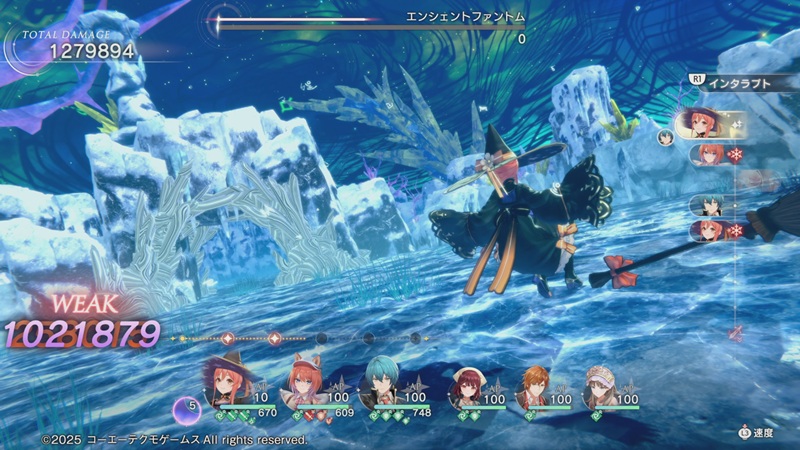
Task: Click the teal-haired man's turn order entry
Action: (709, 204)
